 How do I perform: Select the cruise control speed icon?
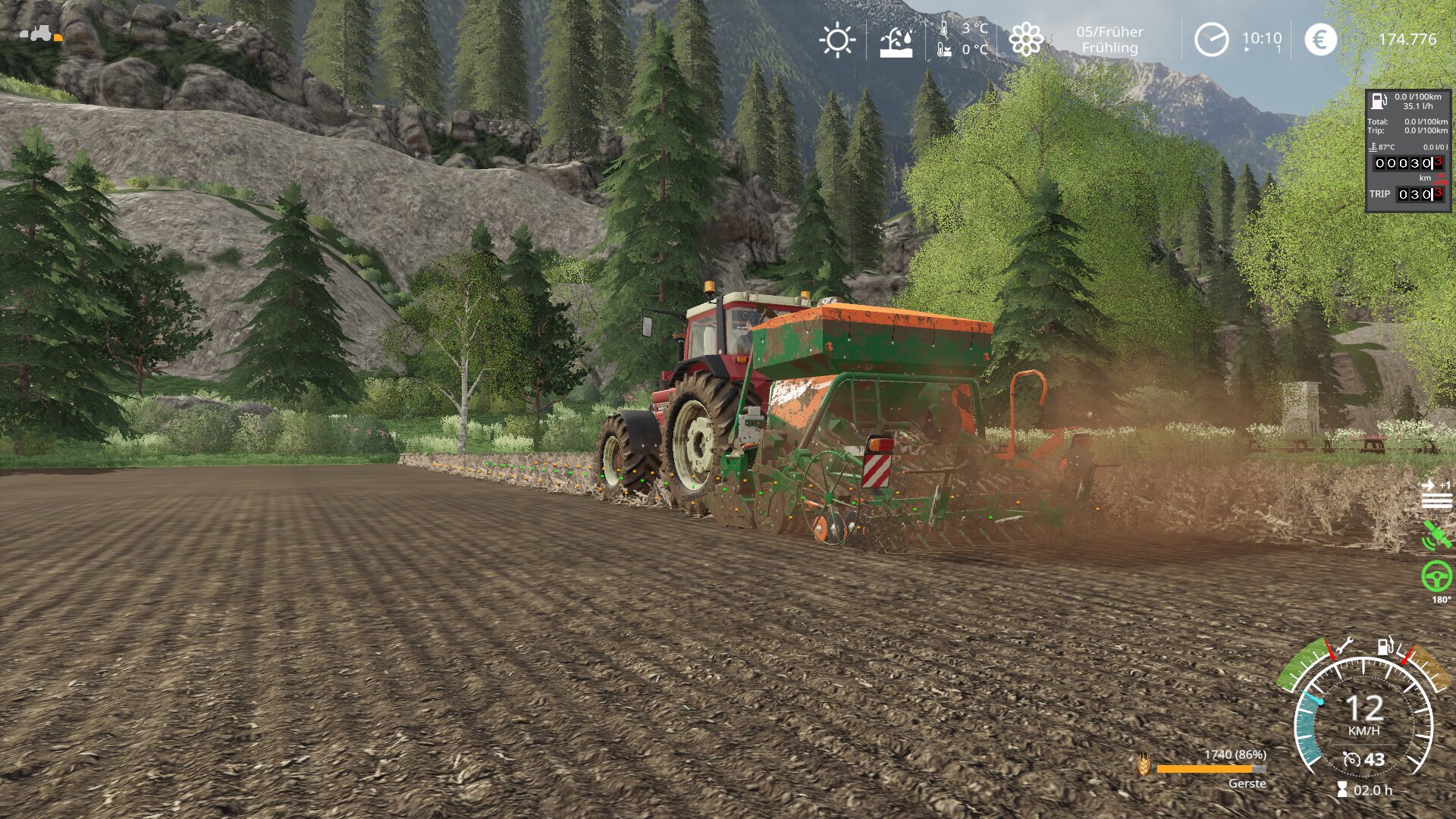[x=1351, y=759]
